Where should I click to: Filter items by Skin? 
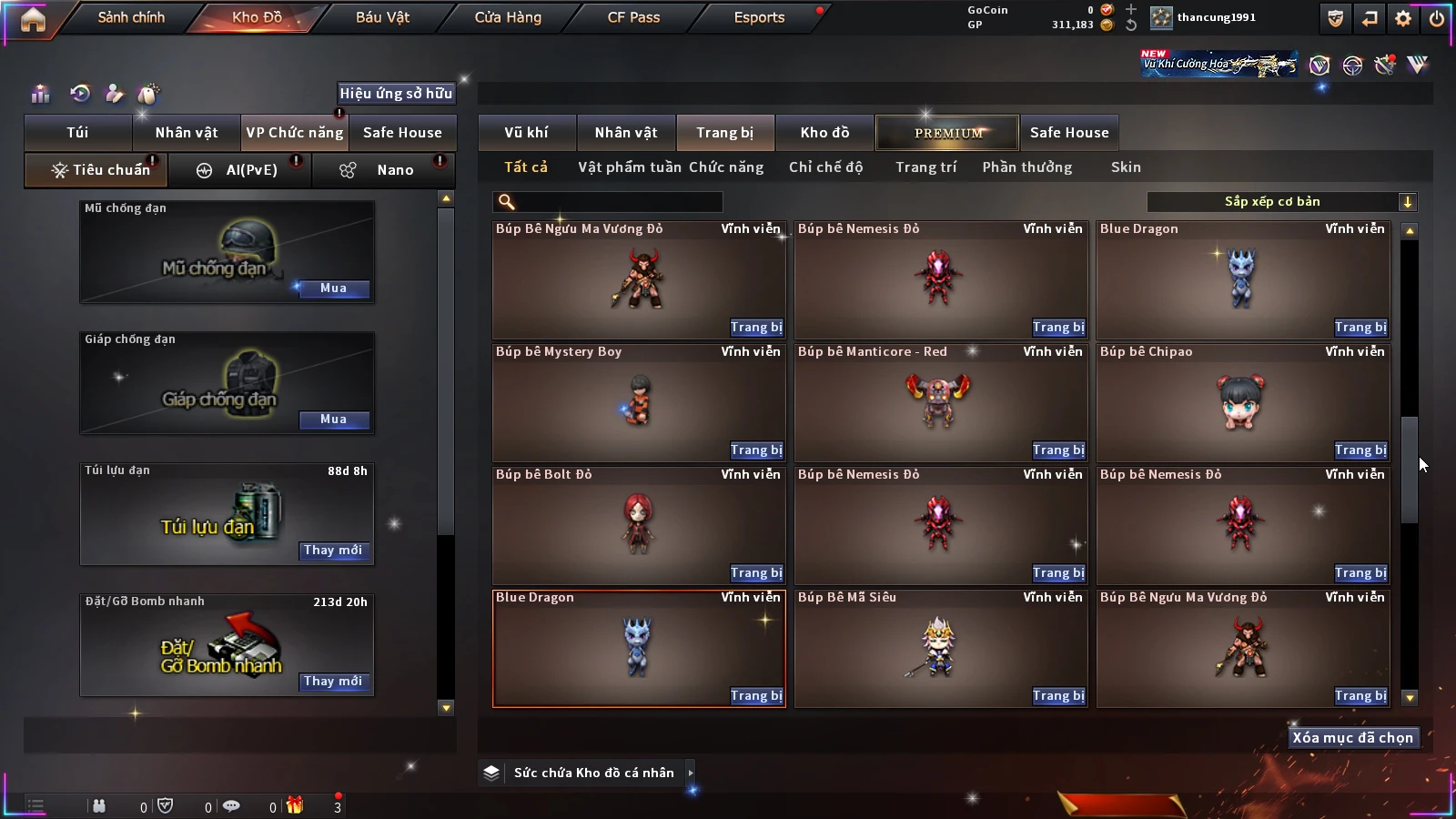[1126, 167]
